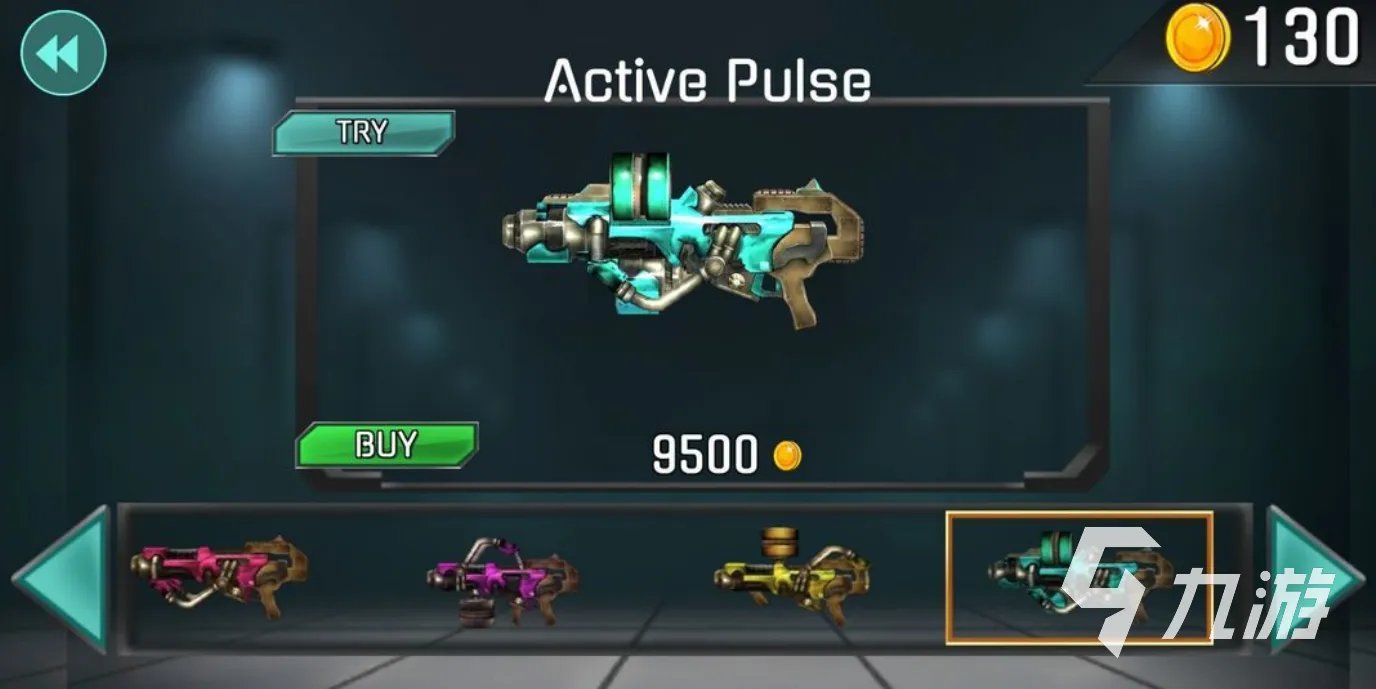The width and height of the screenshot is (1376, 689).
Task: Show next weapons with right arrow
Action: (1313, 578)
